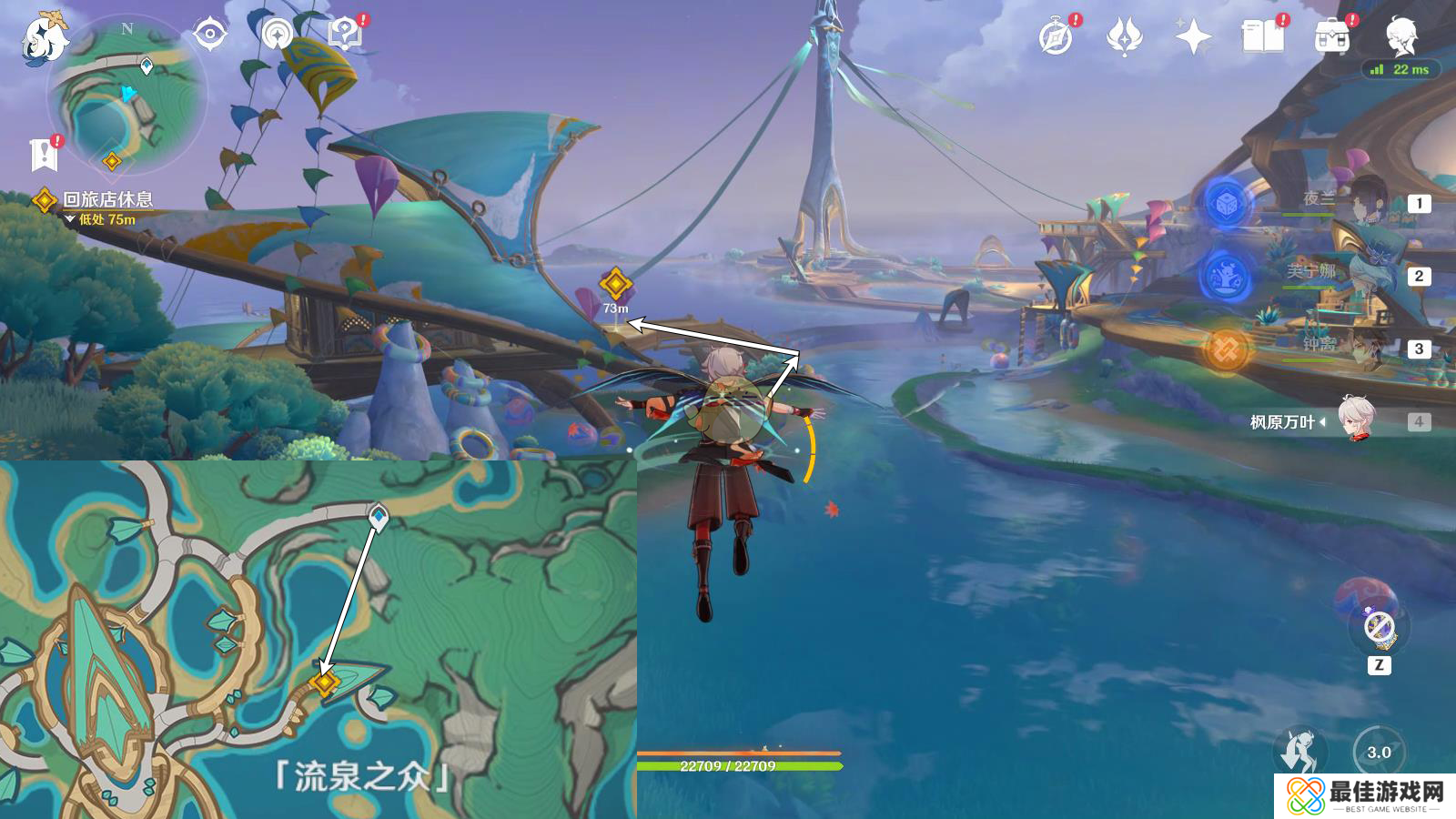The height and width of the screenshot is (819, 1456).
Task: Select the 回旅店休息 quest tracker
Action: point(106,199)
